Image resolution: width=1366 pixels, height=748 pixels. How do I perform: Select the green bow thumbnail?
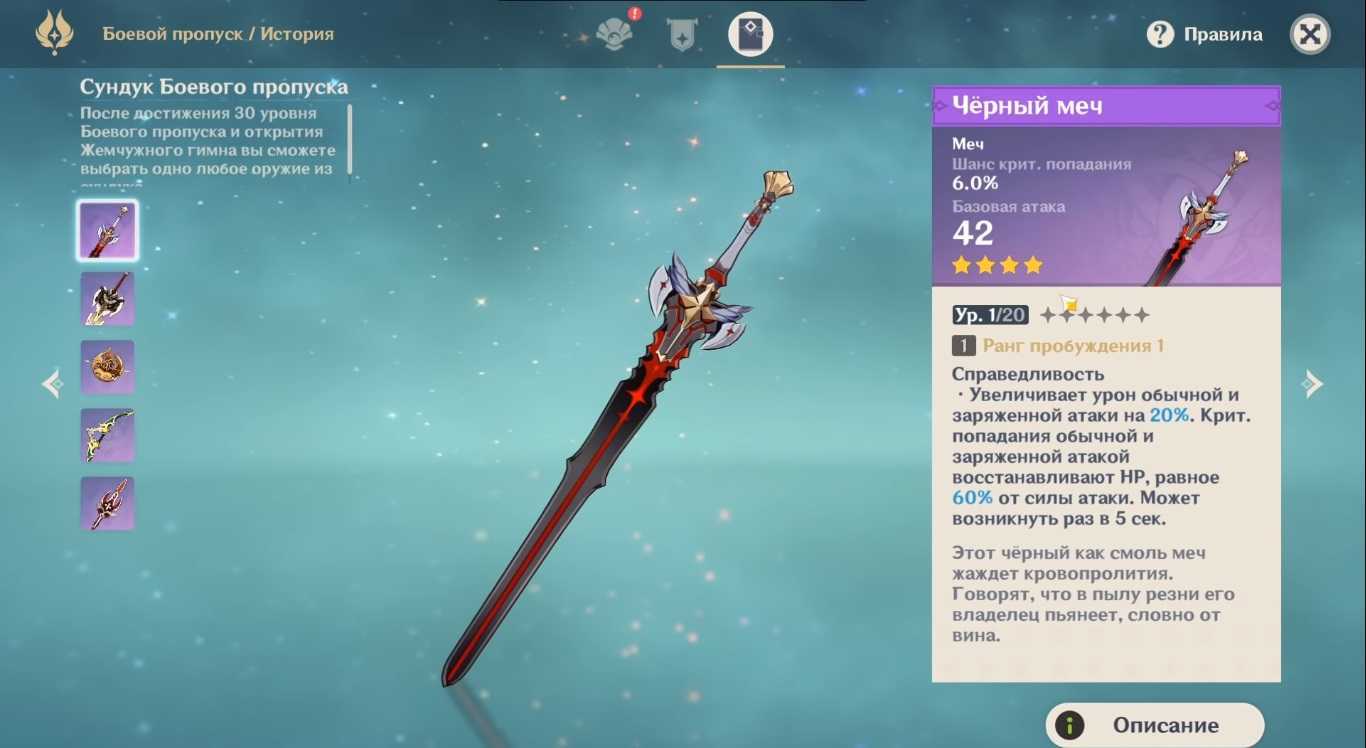[108, 435]
